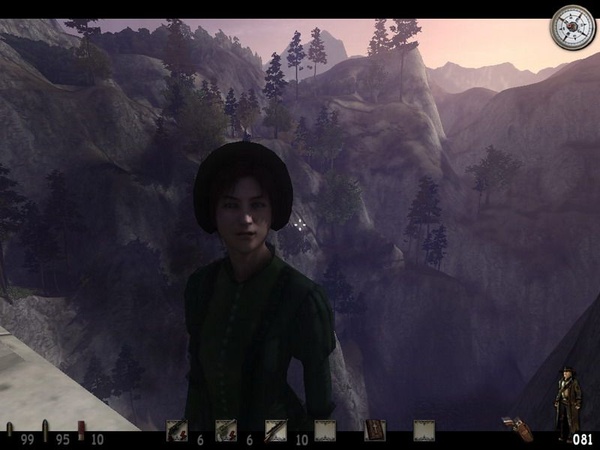The width and height of the screenshot is (600, 450).
Task: Click the gun holster icon
Action: click(518, 429)
